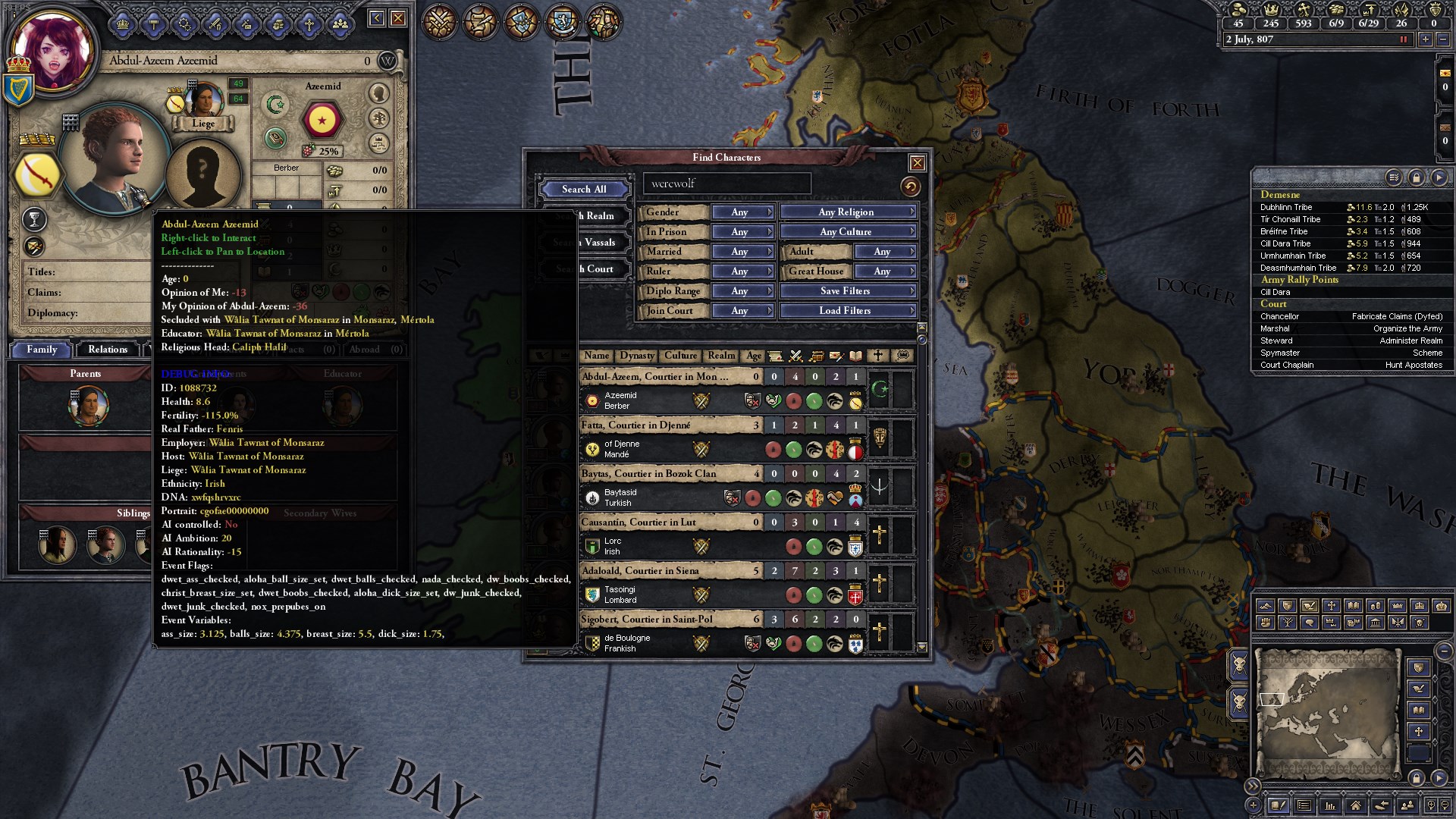Open the Laws screen via the scroll-and-quill icon
This screenshot has height=819, width=1456.
click(x=481, y=21)
